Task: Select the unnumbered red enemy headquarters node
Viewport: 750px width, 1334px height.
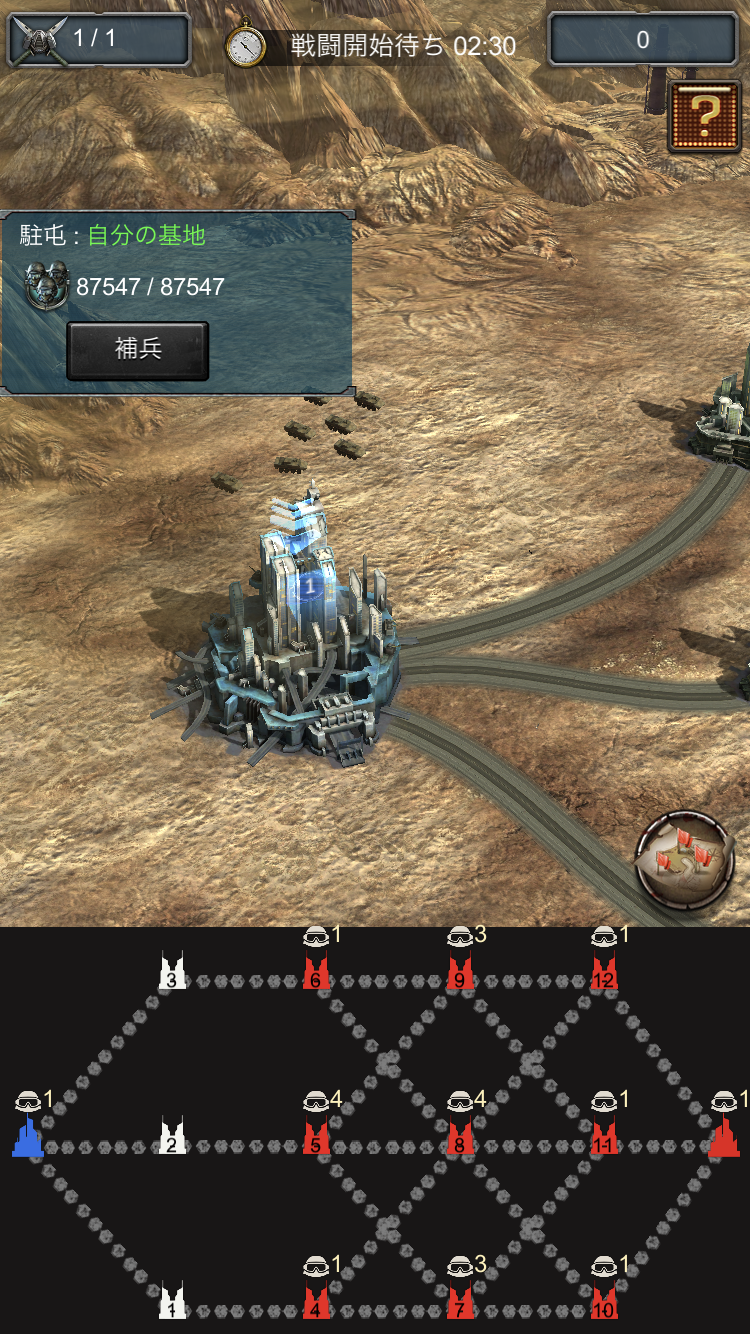Action: coord(724,1138)
